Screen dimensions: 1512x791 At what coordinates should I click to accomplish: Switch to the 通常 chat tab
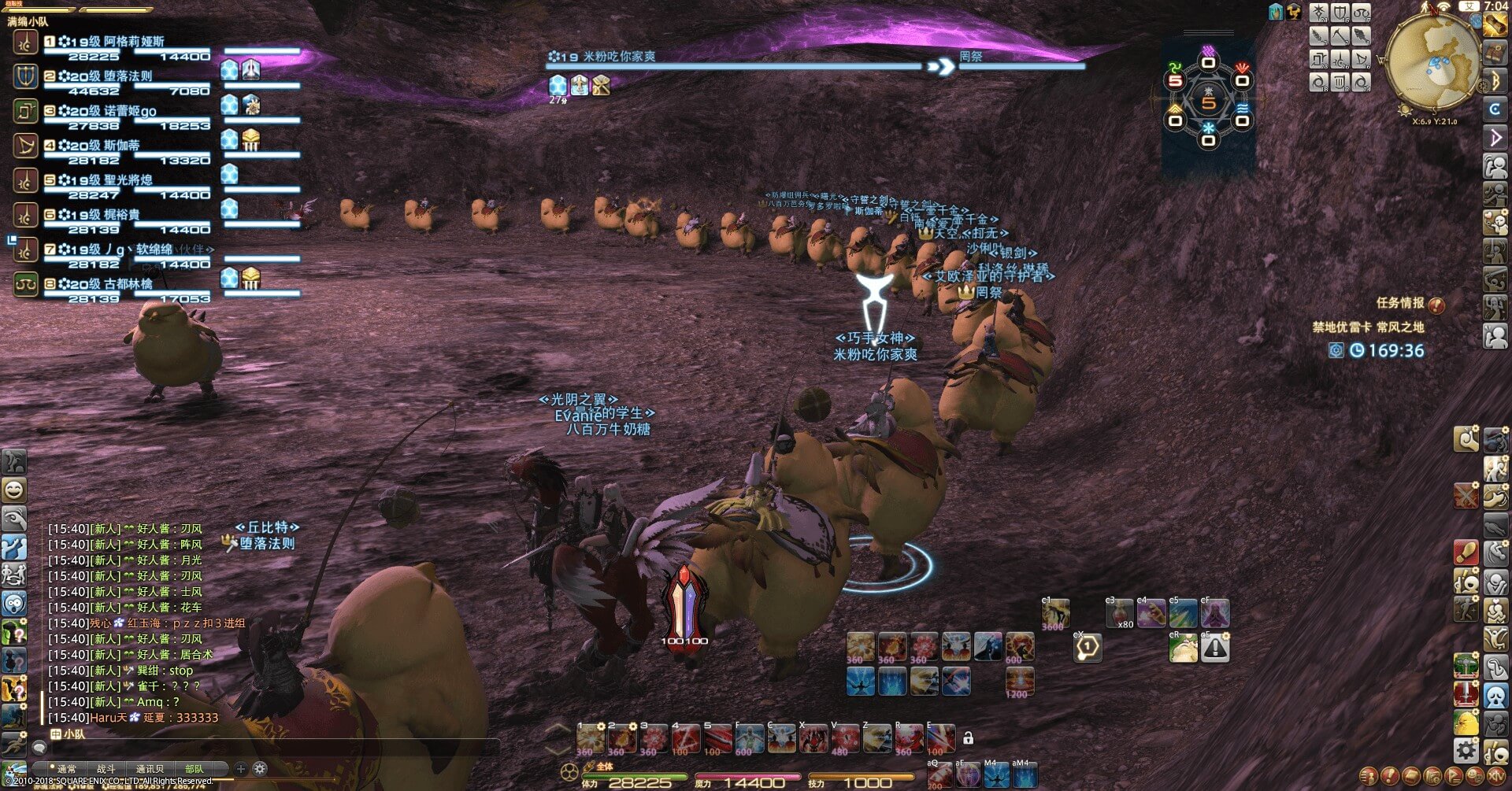coord(67,769)
